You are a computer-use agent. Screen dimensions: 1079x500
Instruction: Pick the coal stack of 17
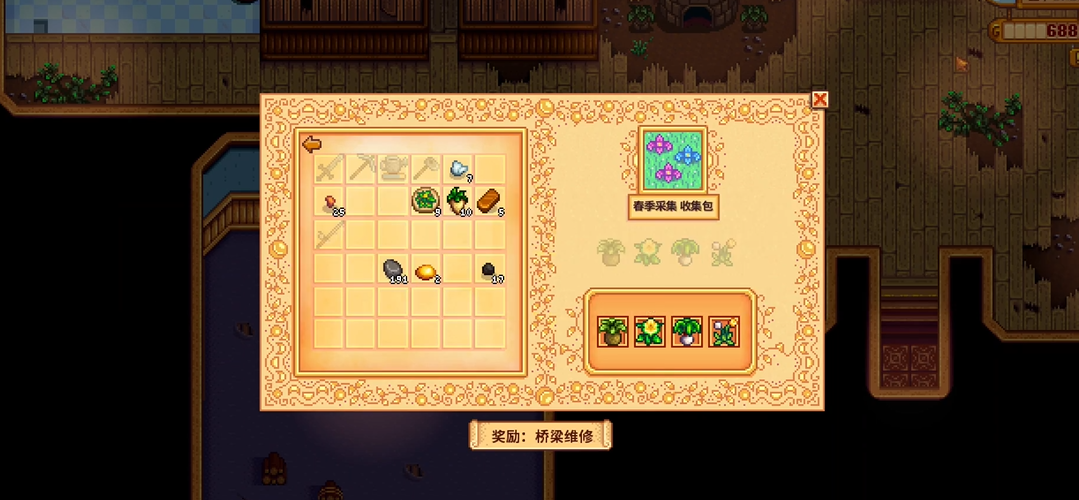(490, 269)
